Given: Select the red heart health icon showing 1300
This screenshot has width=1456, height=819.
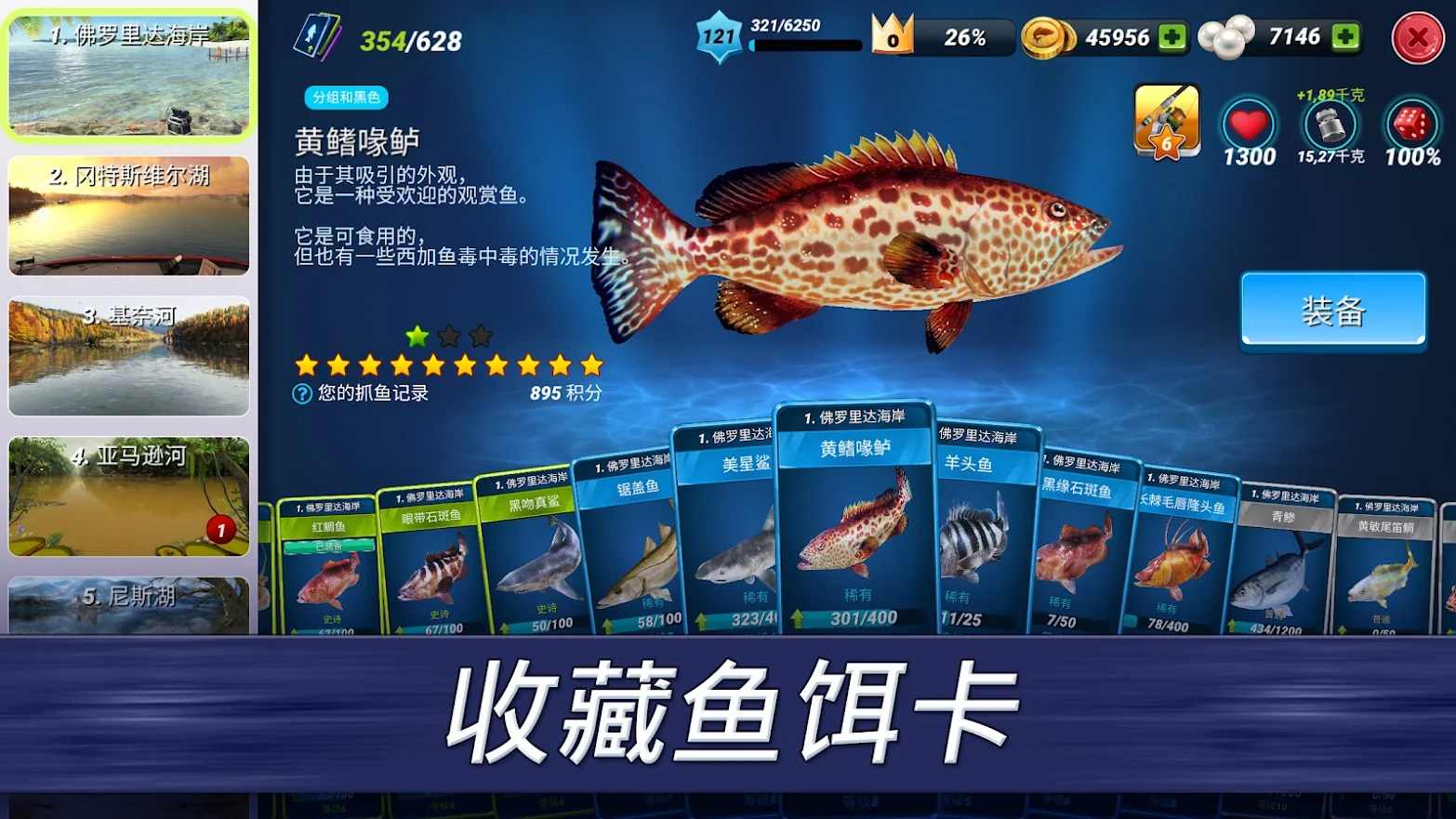Looking at the screenshot, I should (1250, 125).
